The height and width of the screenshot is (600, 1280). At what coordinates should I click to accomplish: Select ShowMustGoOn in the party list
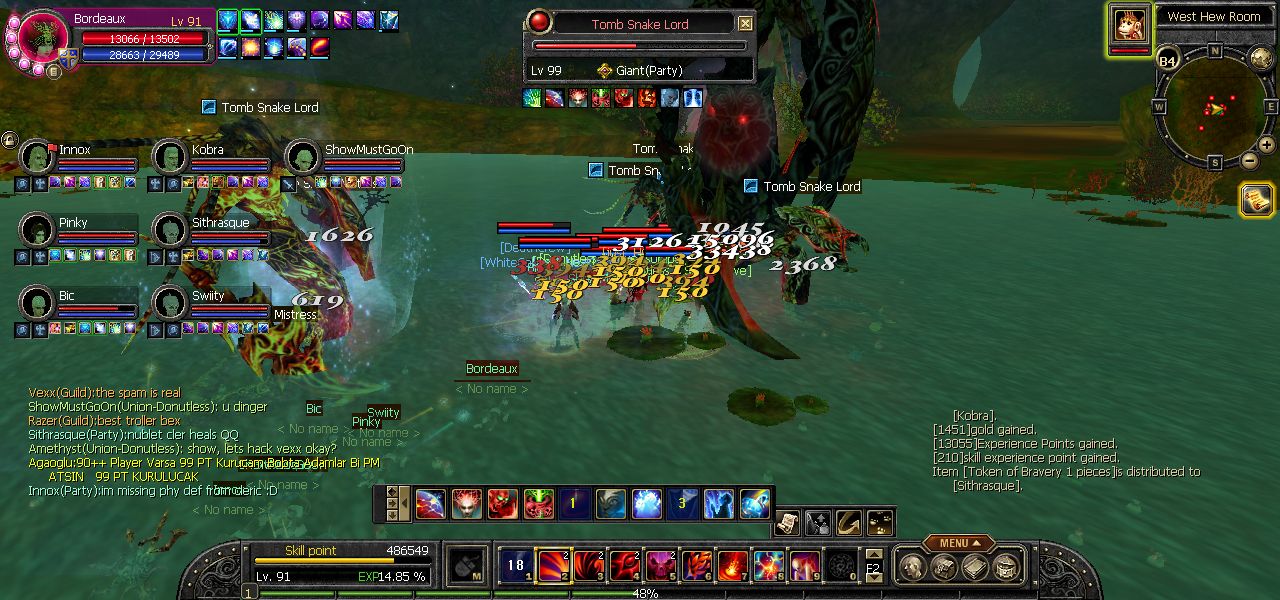pyautogui.click(x=303, y=157)
